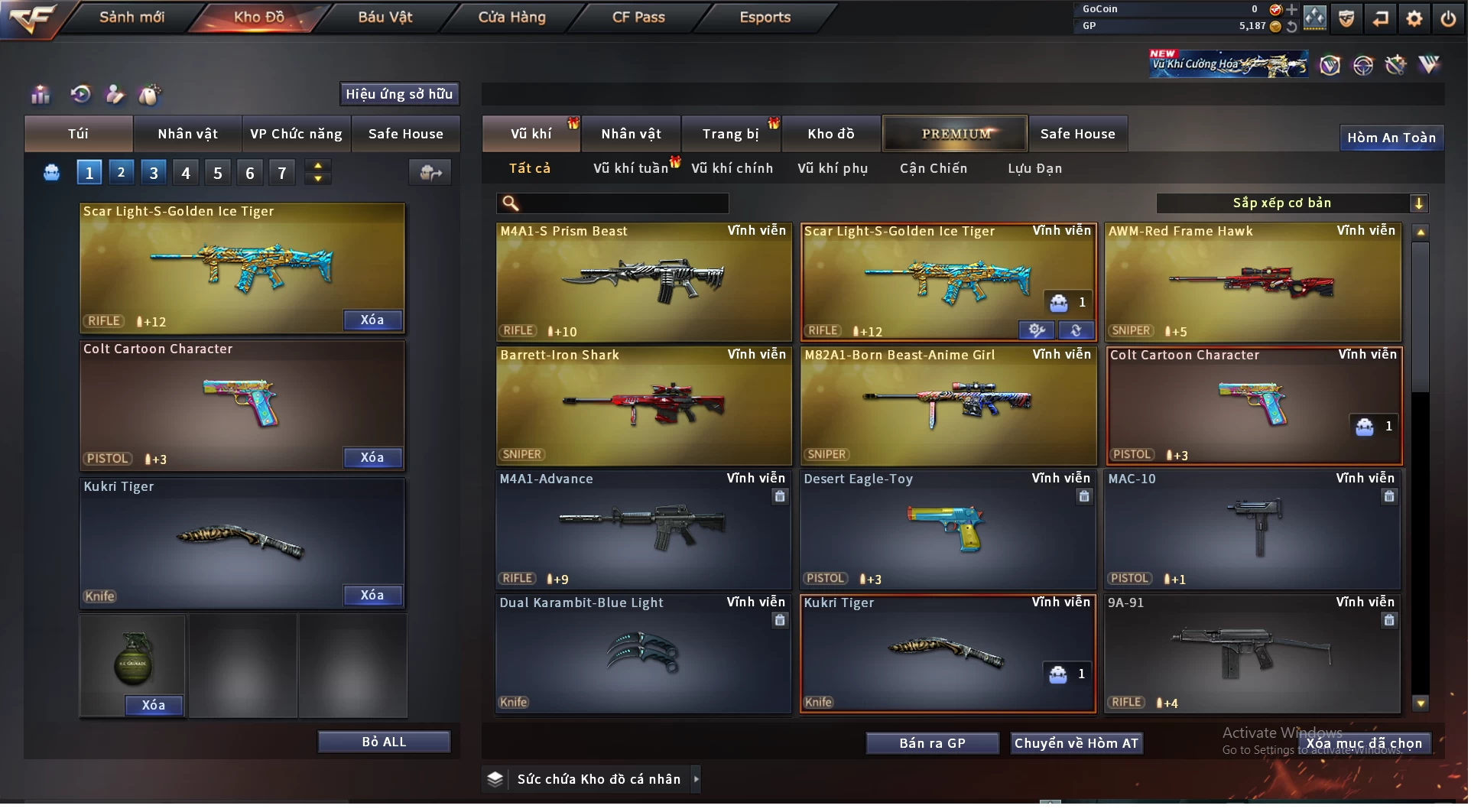Filter by Vũ khí chính
1471x812 pixels.
click(x=732, y=169)
